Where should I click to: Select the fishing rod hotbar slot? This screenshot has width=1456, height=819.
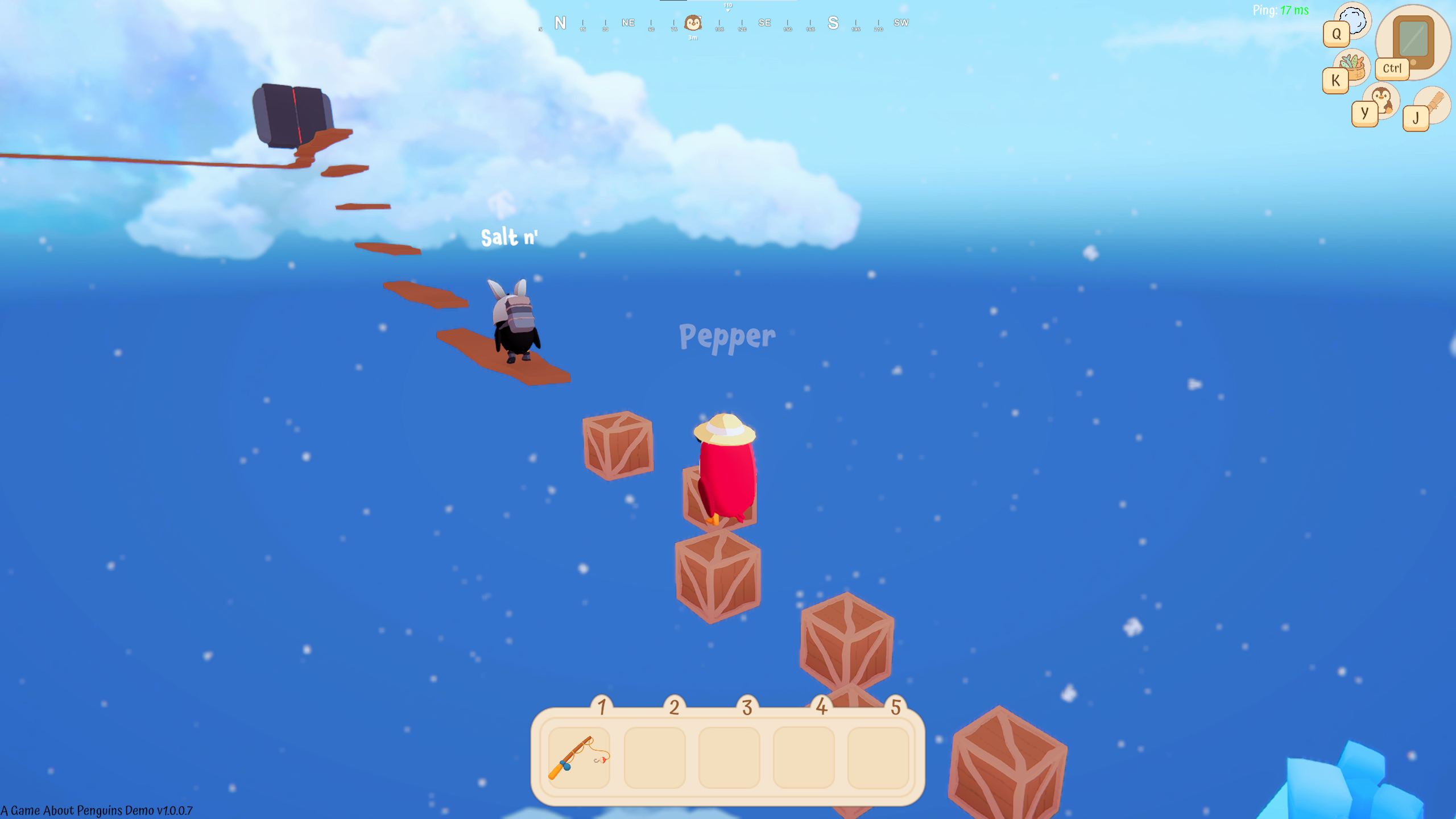click(579, 758)
